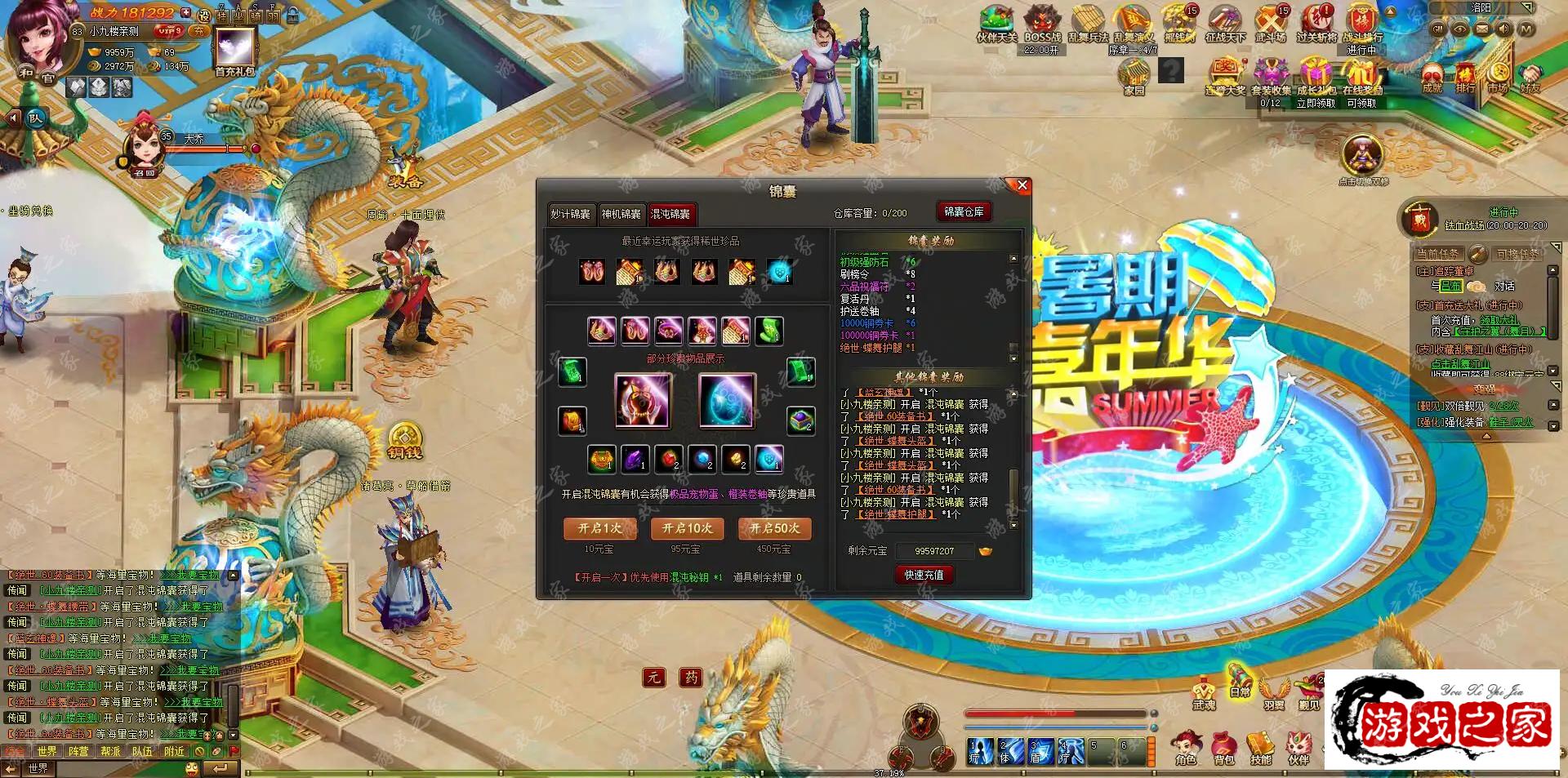
Task: Open the 技能 skills icon
Action: click(x=1262, y=741)
